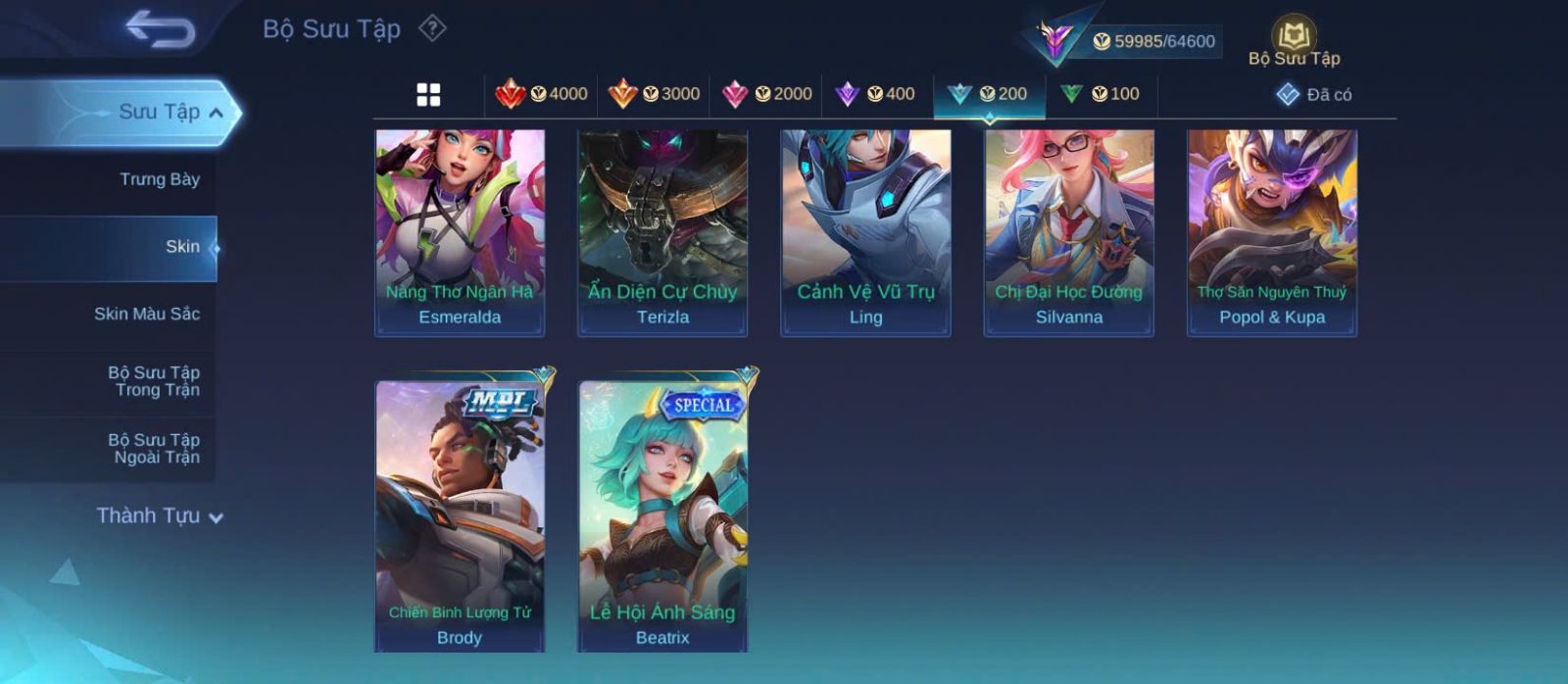Screen dimensions: 1568x684
Task: Toggle the Đã có owned filter
Action: click(1314, 95)
